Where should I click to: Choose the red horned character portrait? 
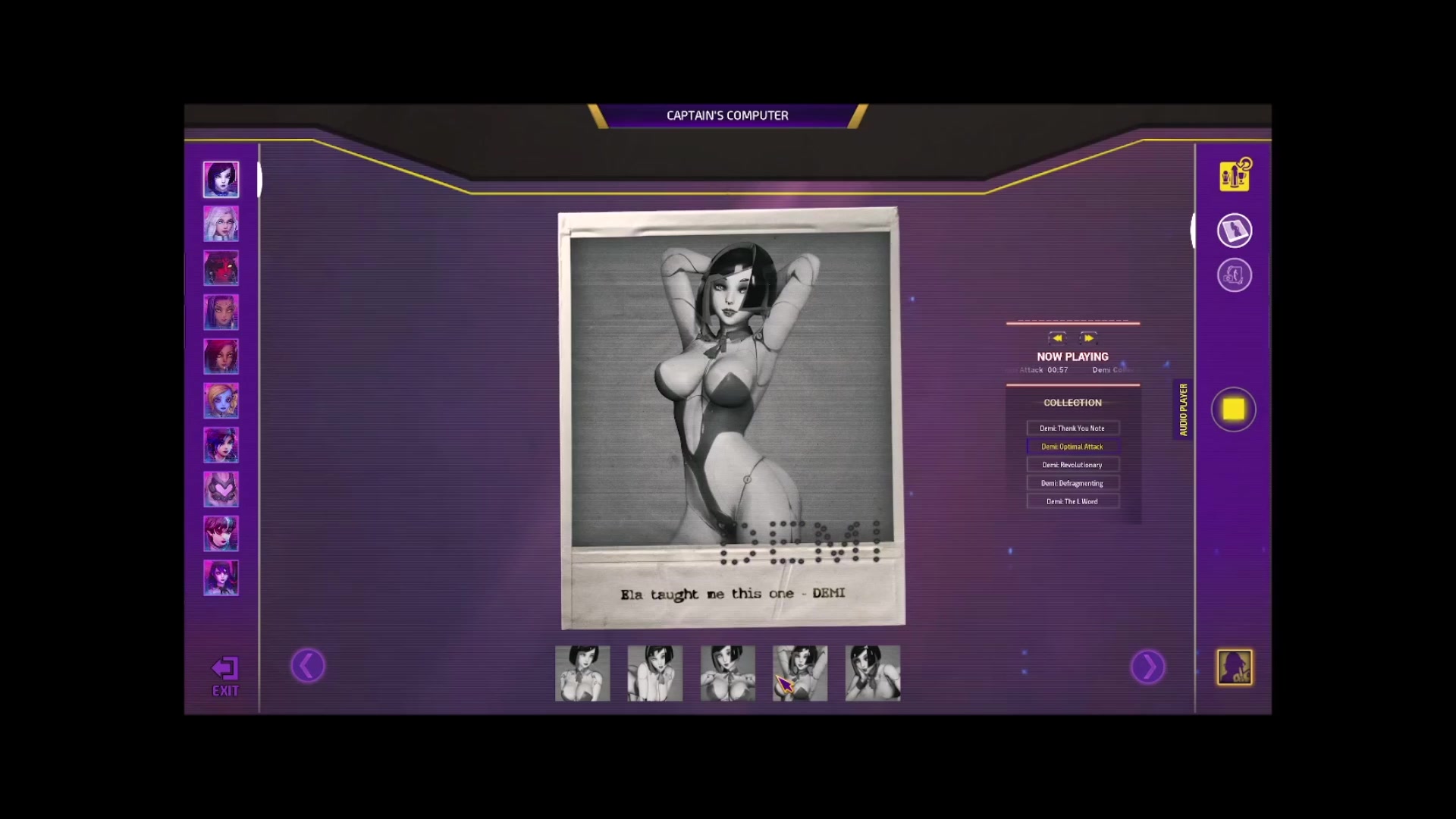pyautogui.click(x=221, y=268)
